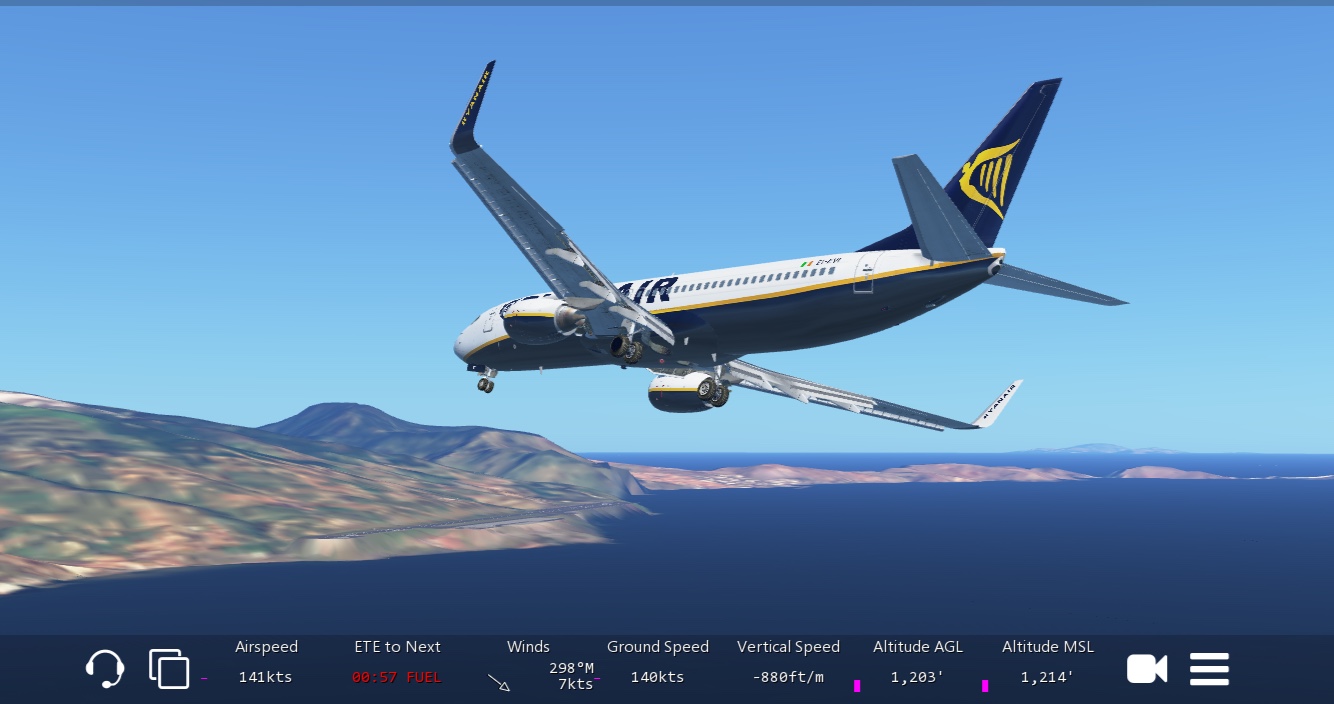Open the ATC headset menu
Image resolution: width=1334 pixels, height=704 pixels.
104,669
